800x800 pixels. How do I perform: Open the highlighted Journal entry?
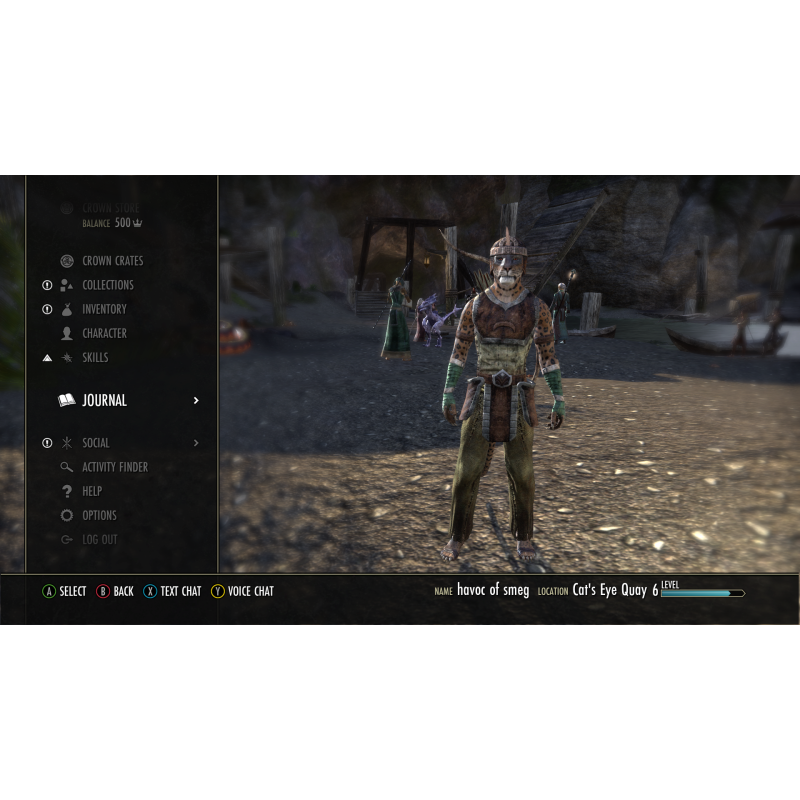(104, 400)
